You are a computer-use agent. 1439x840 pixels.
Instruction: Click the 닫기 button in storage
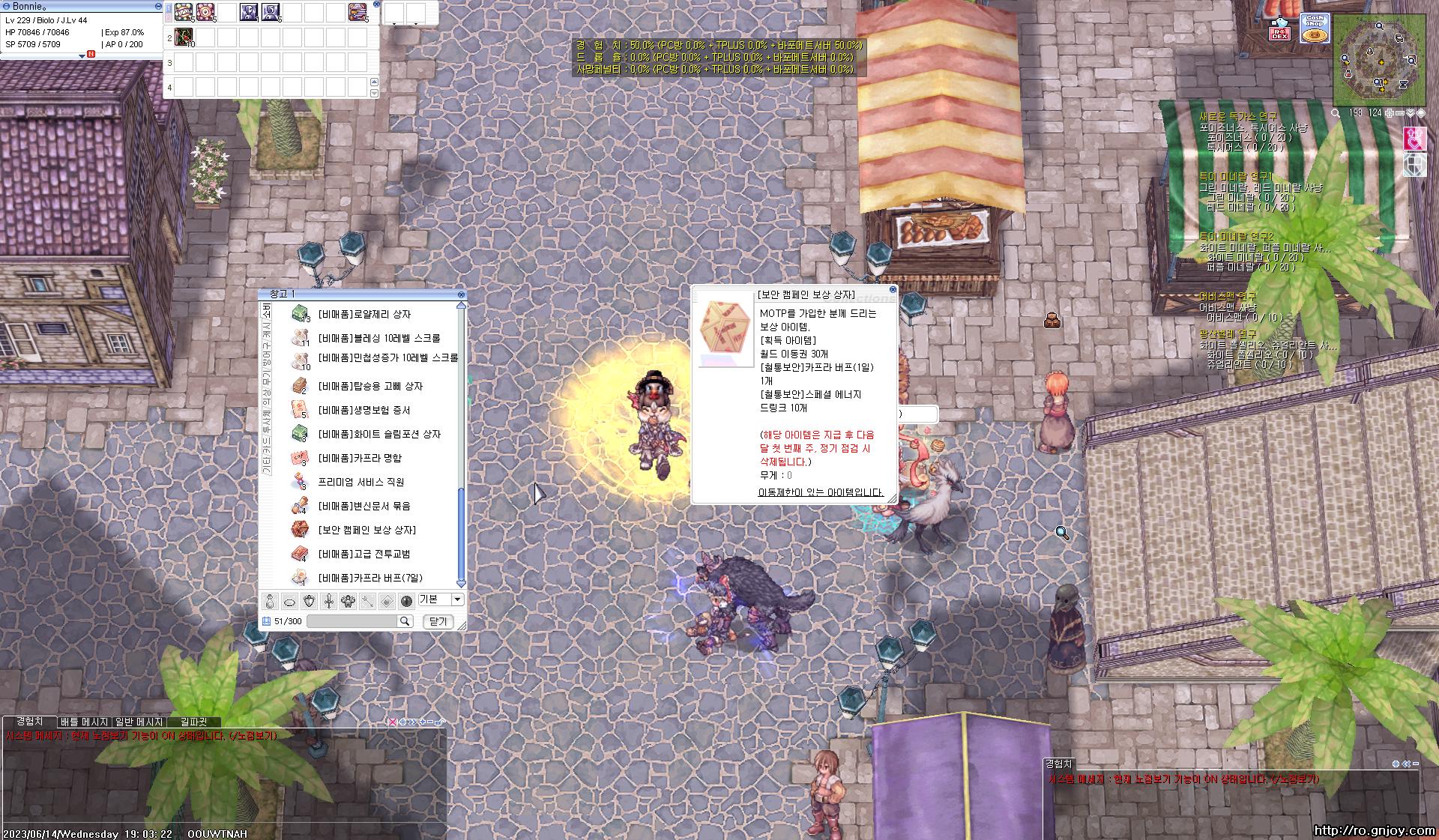[438, 621]
